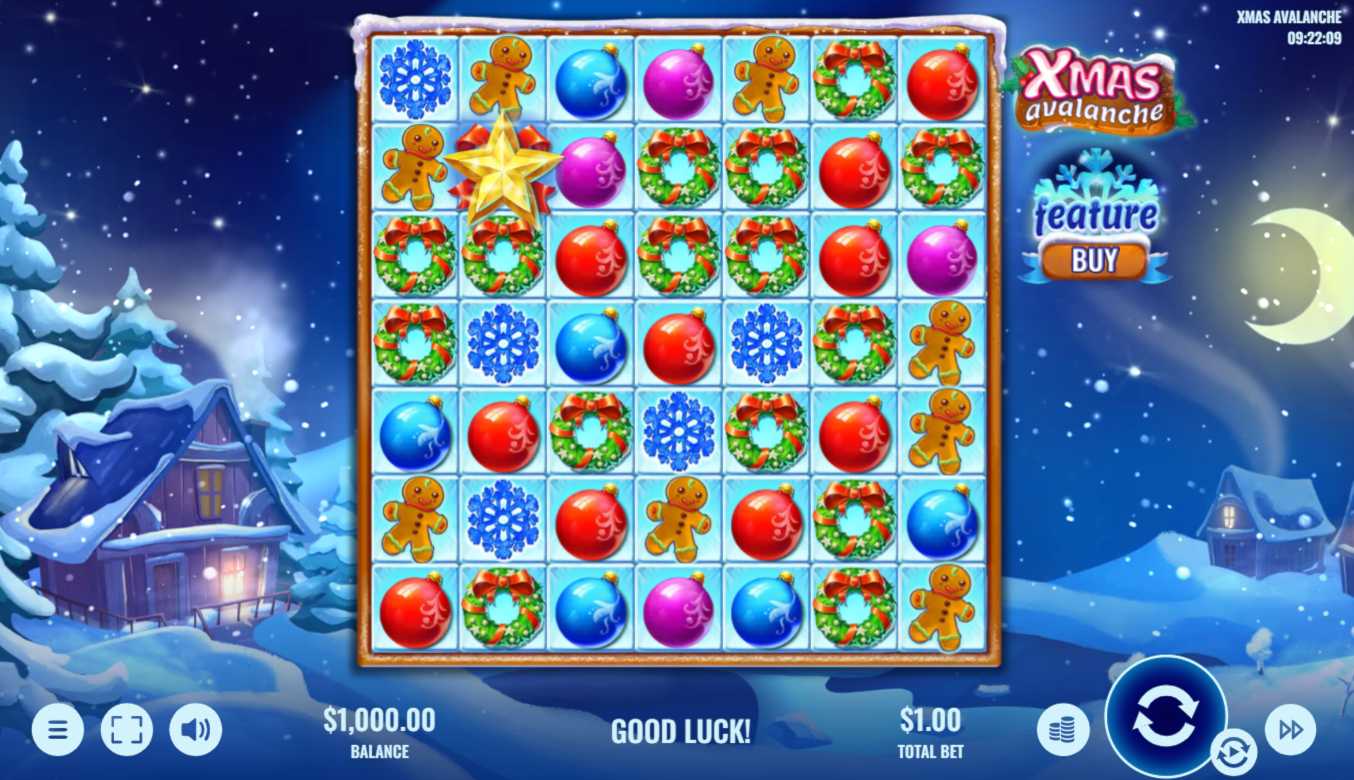Open autoplay options with the small arrows button

pyautogui.click(x=1233, y=750)
